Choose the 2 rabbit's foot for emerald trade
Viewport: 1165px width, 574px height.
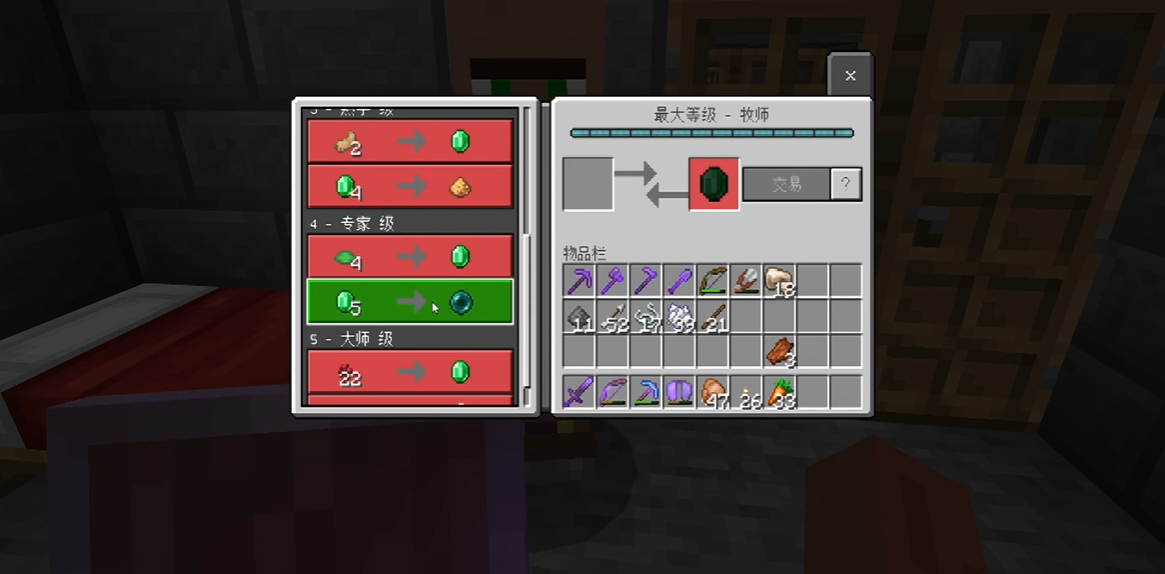pos(410,142)
